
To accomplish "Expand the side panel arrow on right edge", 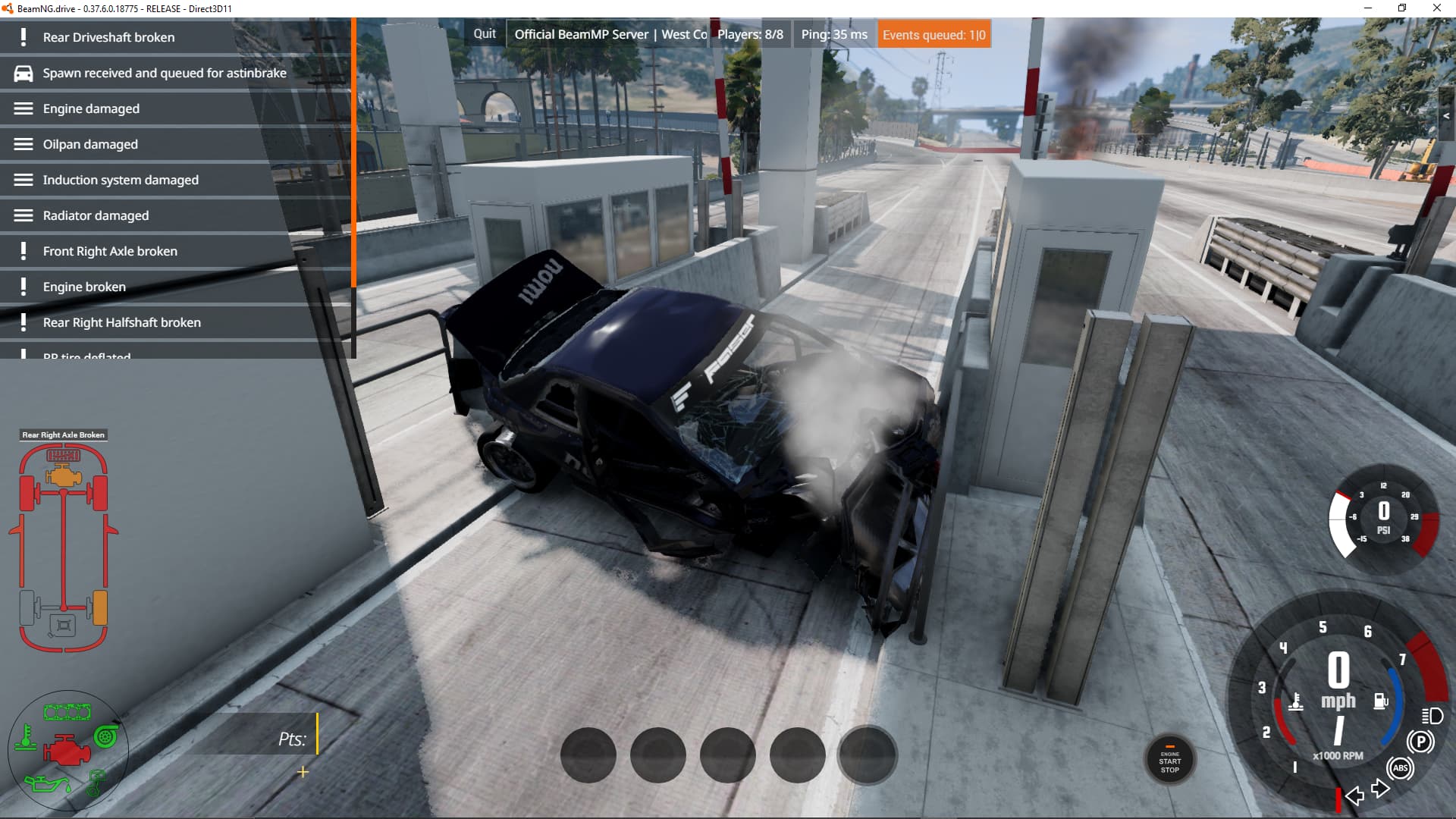I will pyautogui.click(x=1446, y=116).
